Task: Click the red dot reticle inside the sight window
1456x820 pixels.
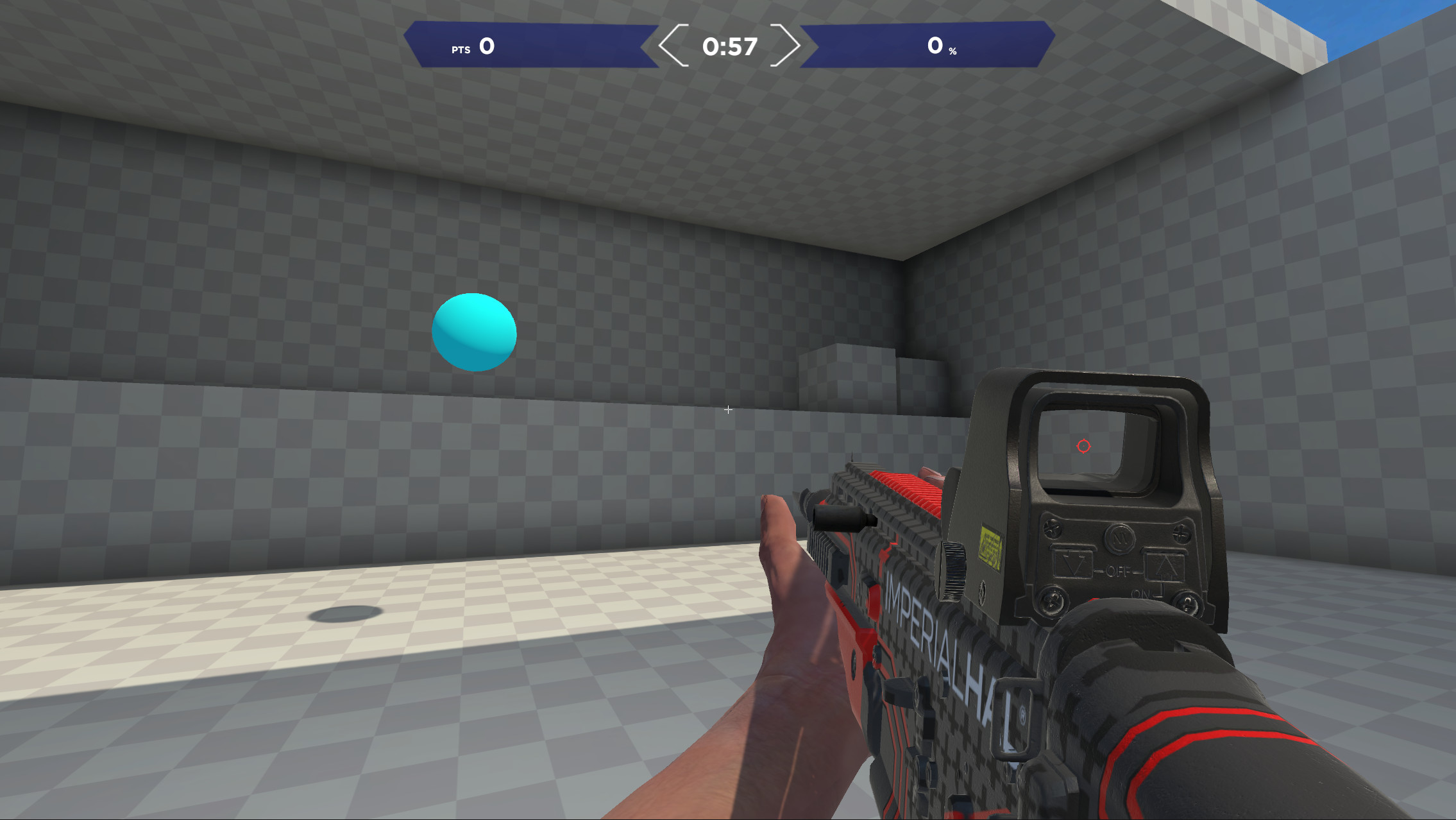Action: coord(1083,447)
